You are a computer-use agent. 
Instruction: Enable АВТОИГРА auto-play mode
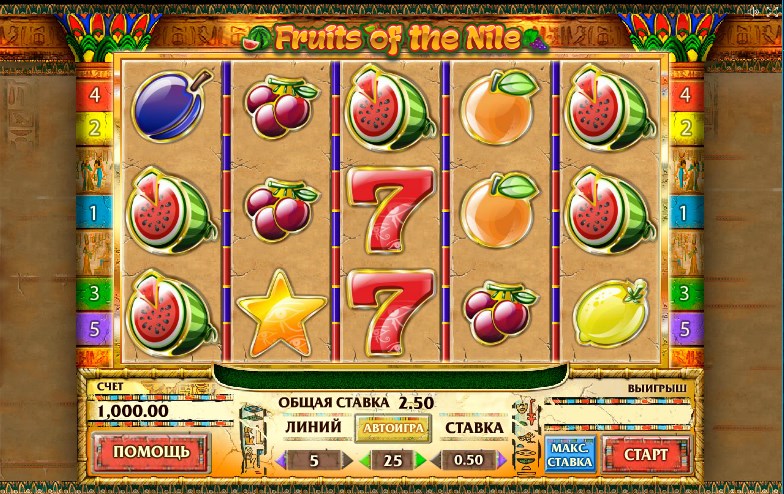393,428
